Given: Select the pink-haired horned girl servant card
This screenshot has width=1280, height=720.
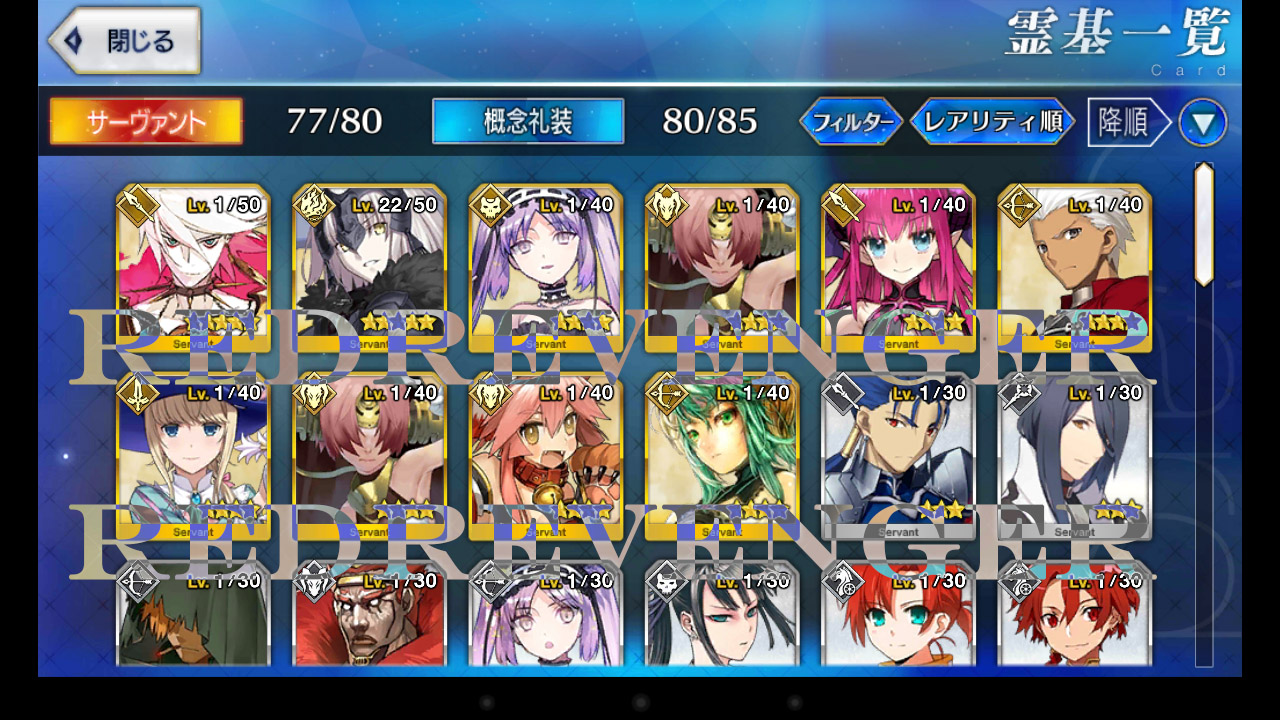Looking at the screenshot, I should click(898, 267).
